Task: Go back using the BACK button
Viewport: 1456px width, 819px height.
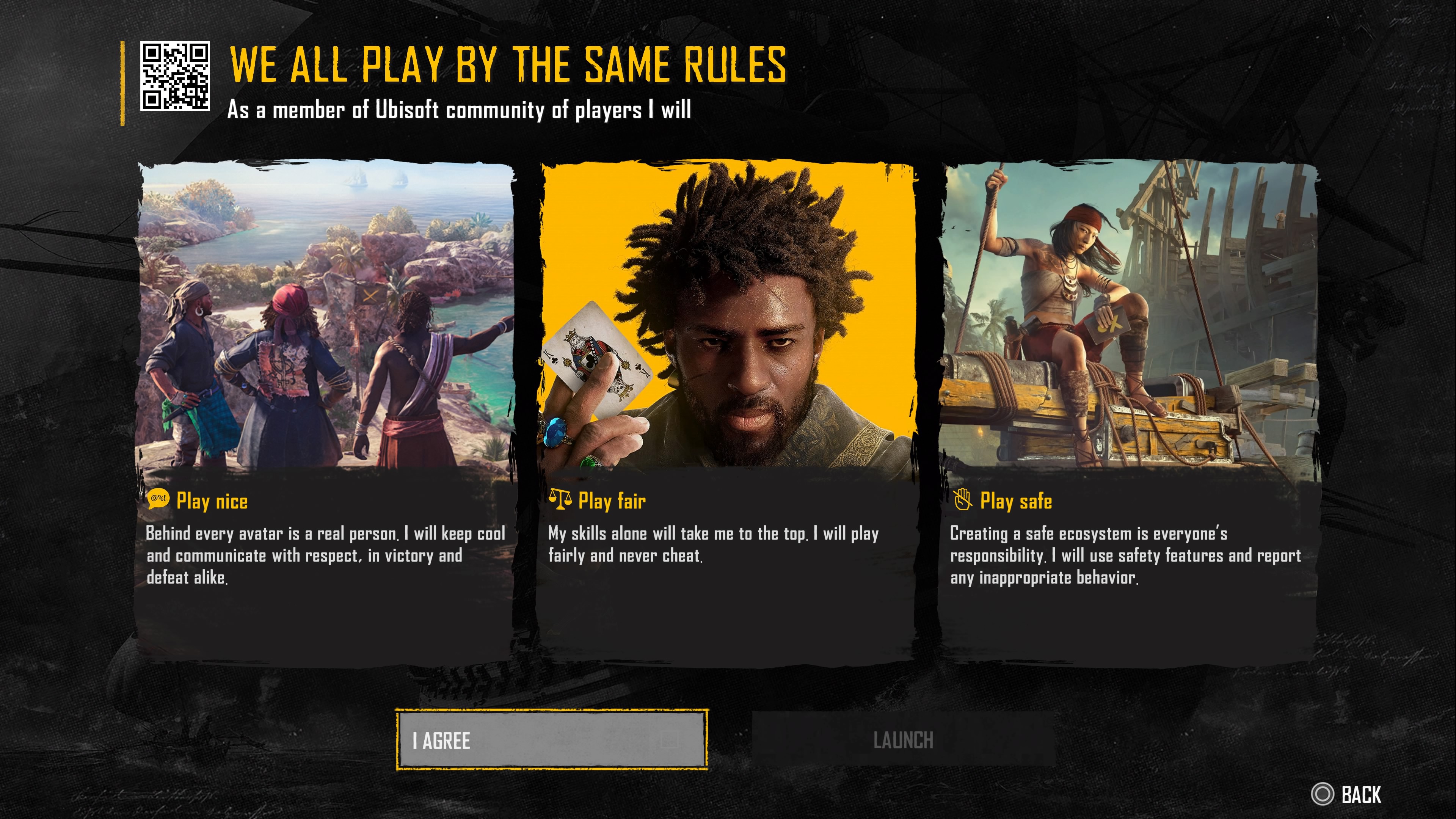Action: click(x=1347, y=794)
